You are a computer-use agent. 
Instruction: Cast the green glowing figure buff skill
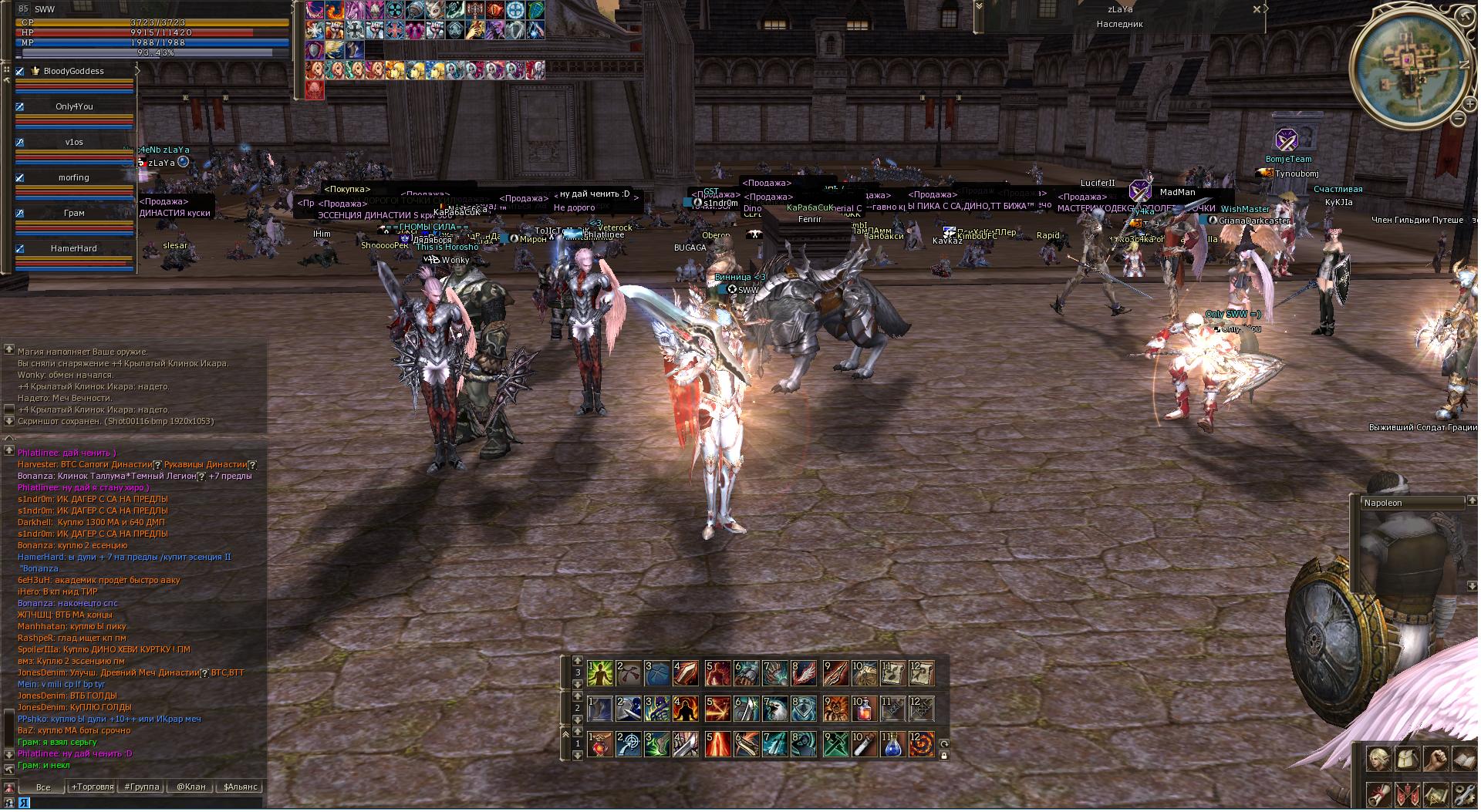click(599, 673)
